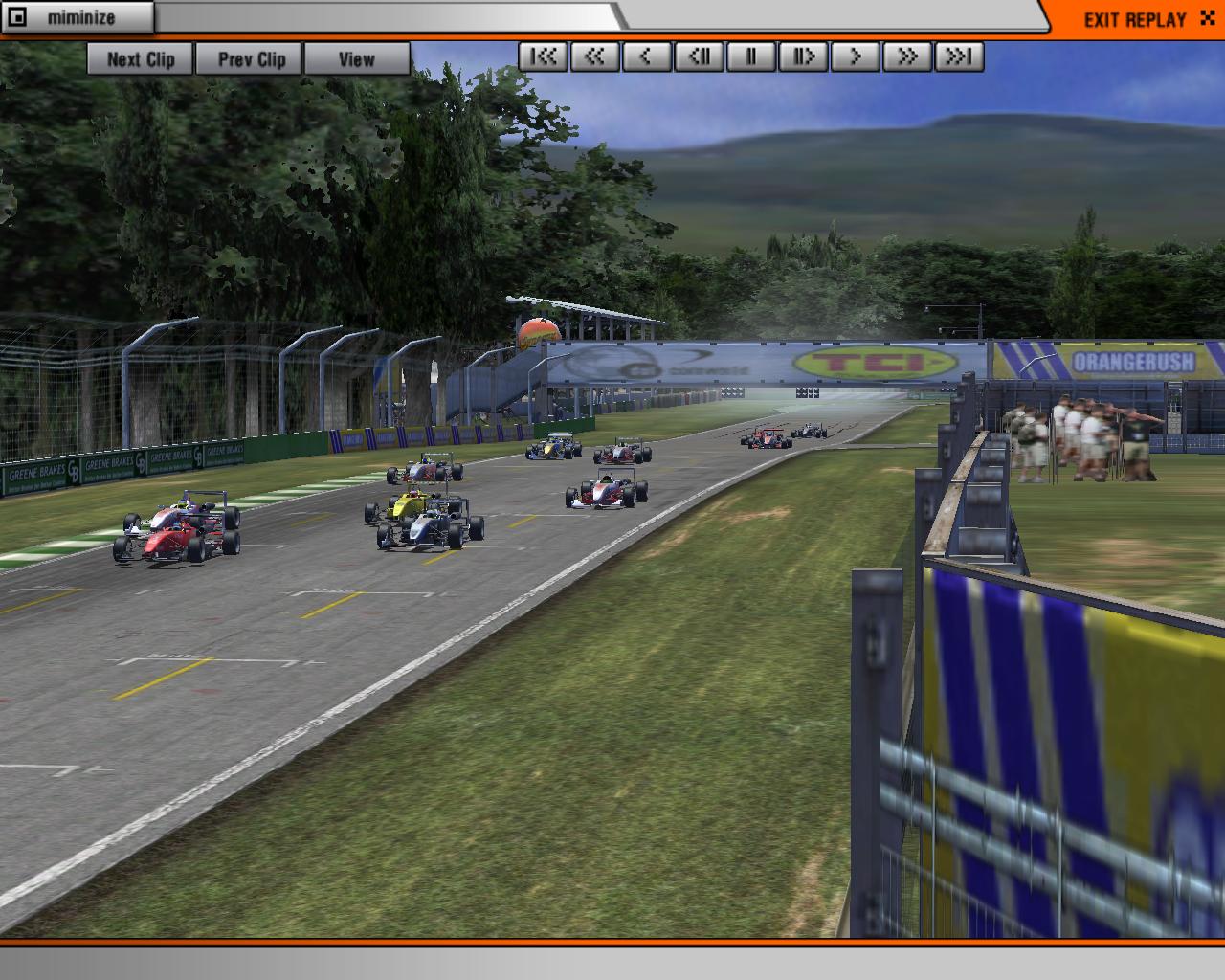Open the View options
Viewport: 1225px width, 980px height.
pyautogui.click(x=356, y=59)
